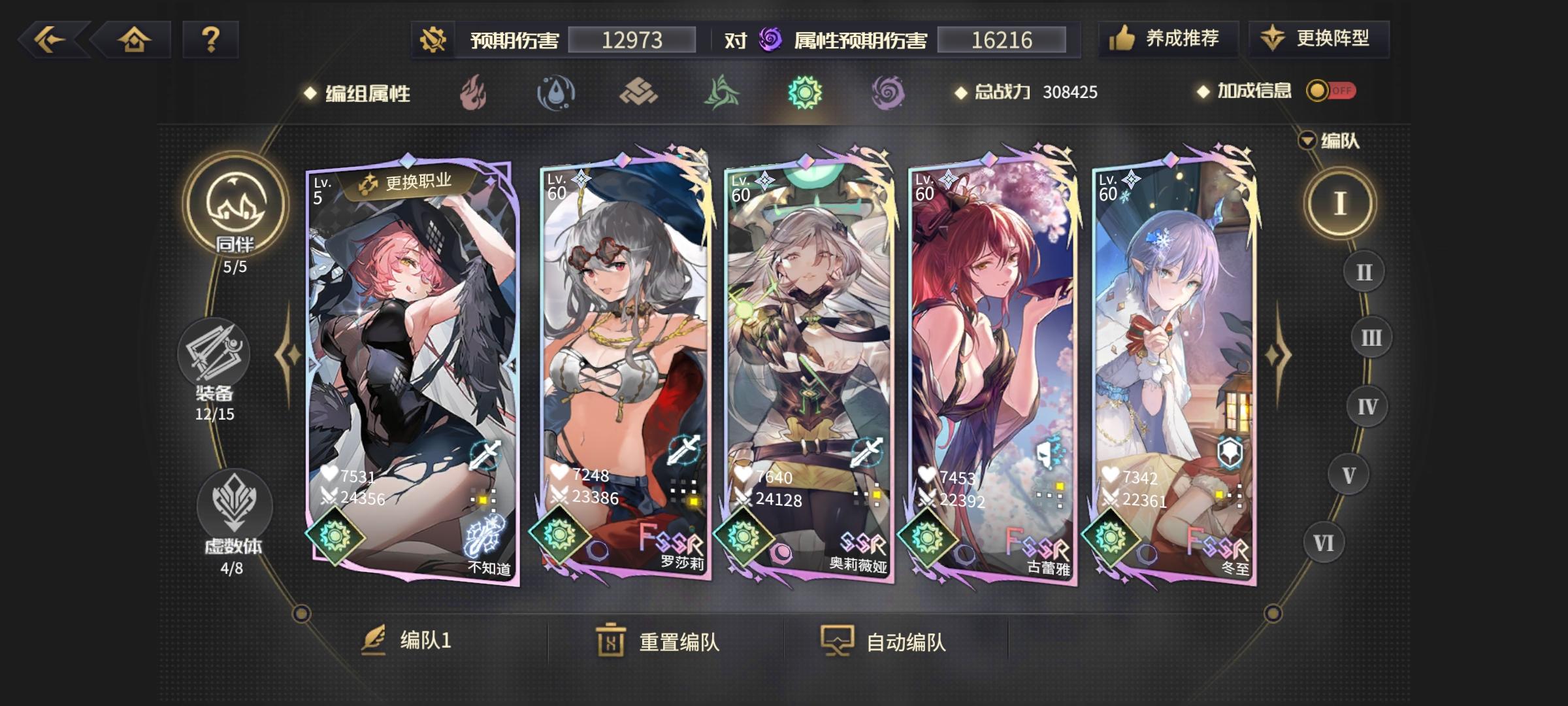Open the home screen icon
Viewport: 1568px width, 706px height.
134,41
